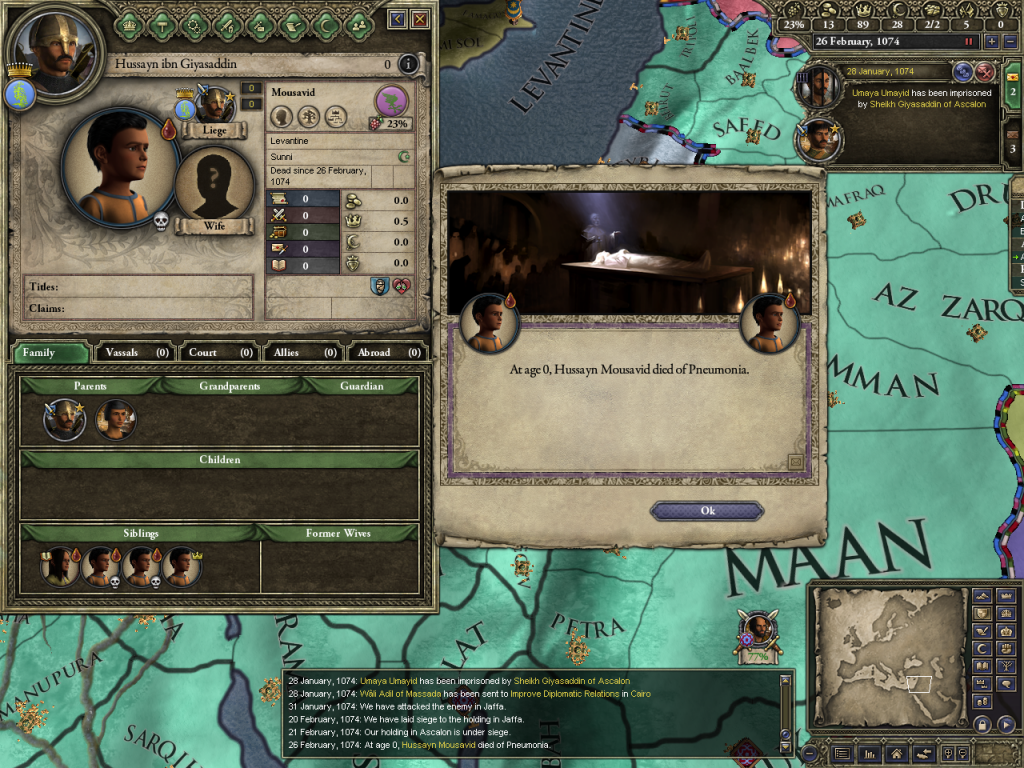Image resolution: width=1024 pixels, height=768 pixels.
Task: Click the father's portrait under Parents
Action: tap(65, 419)
